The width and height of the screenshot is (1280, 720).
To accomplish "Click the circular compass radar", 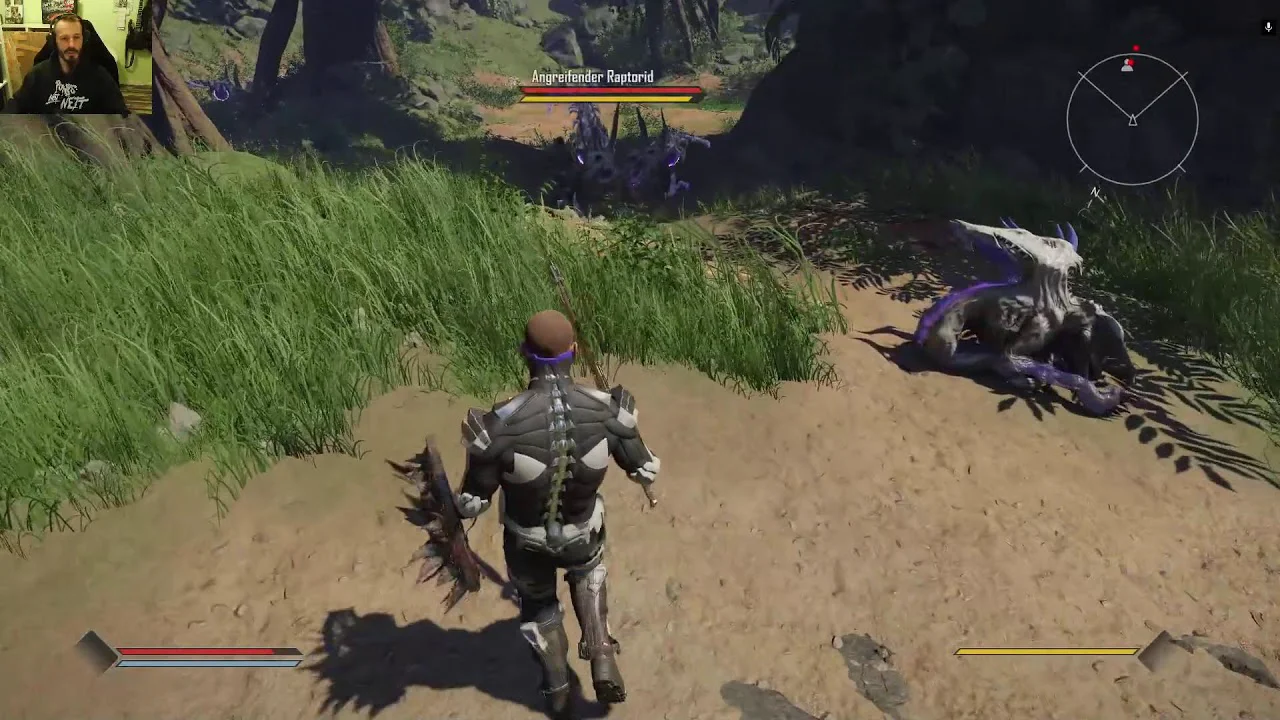I will (x=1132, y=120).
